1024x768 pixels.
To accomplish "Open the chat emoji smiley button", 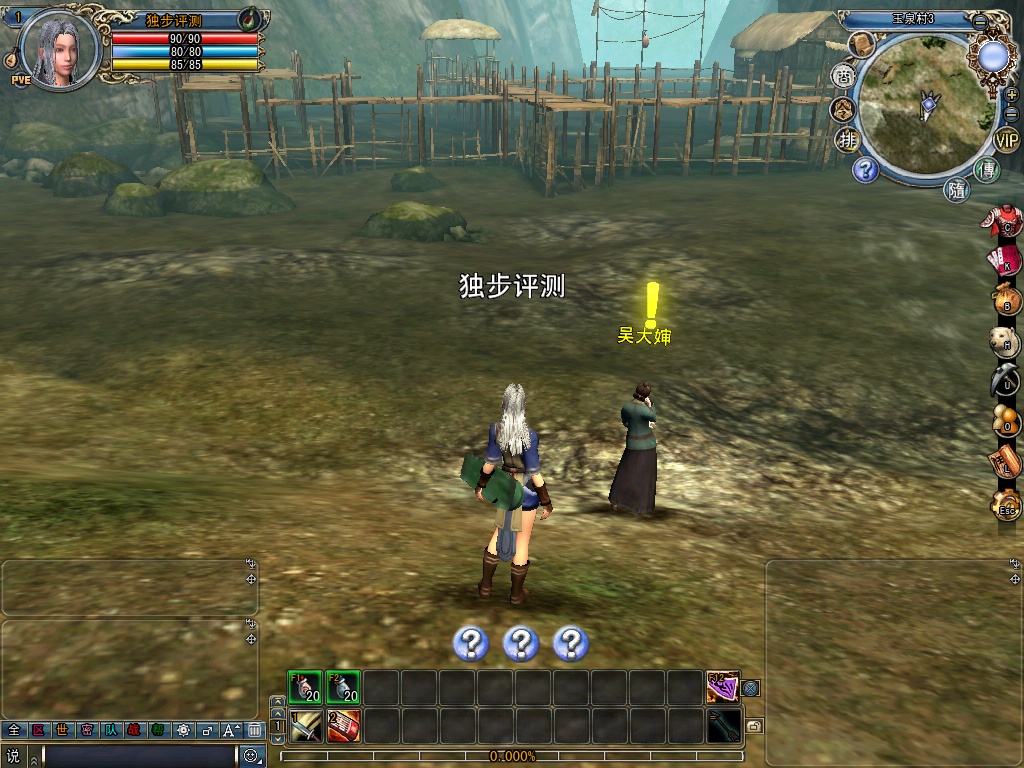I will (x=251, y=756).
